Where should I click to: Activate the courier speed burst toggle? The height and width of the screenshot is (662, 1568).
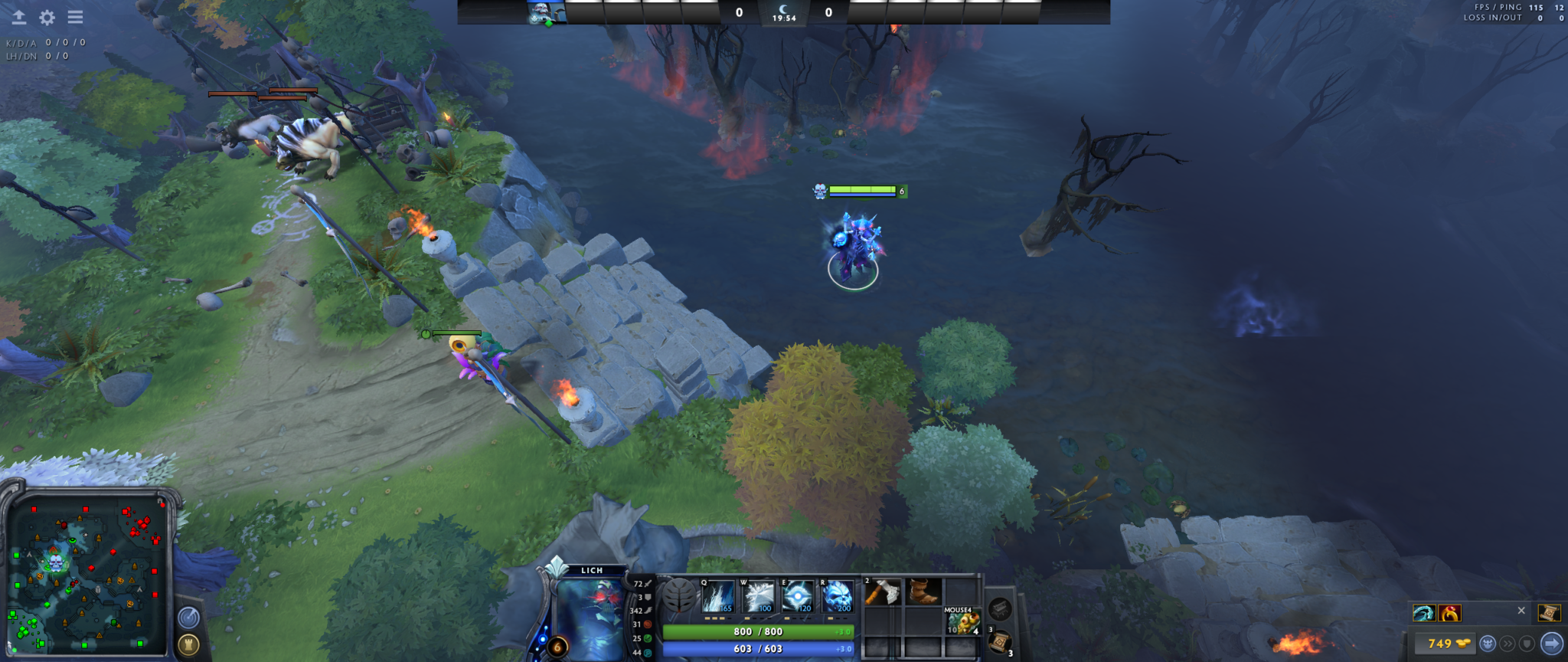[x=1508, y=644]
